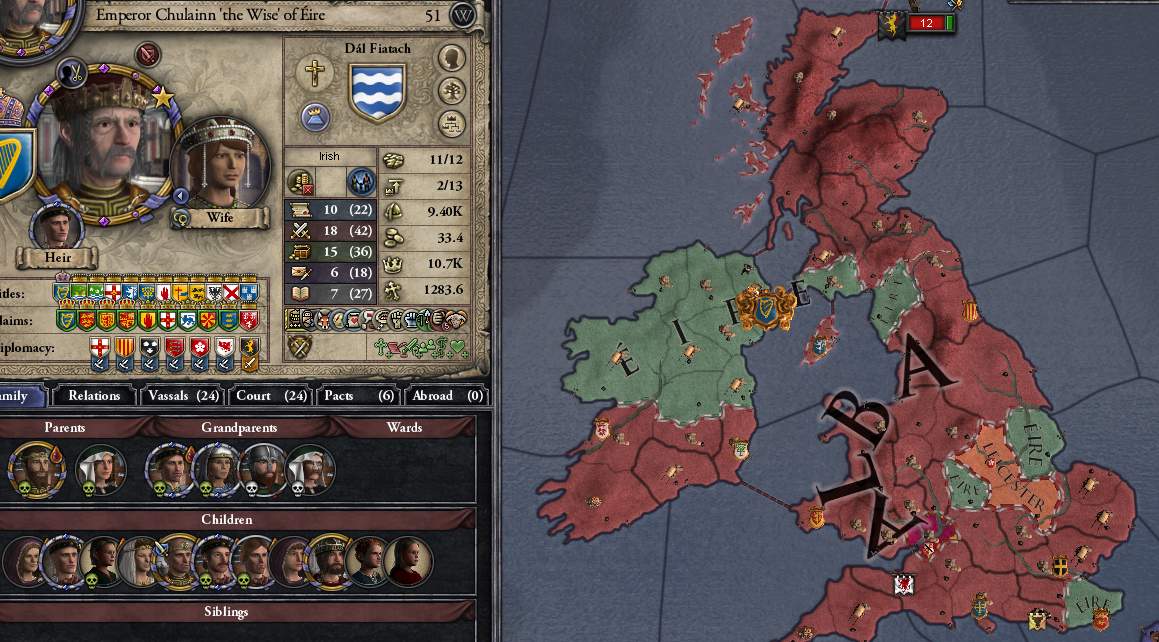Select the heir's portrait
The width and height of the screenshot is (1159, 642).
click(57, 226)
